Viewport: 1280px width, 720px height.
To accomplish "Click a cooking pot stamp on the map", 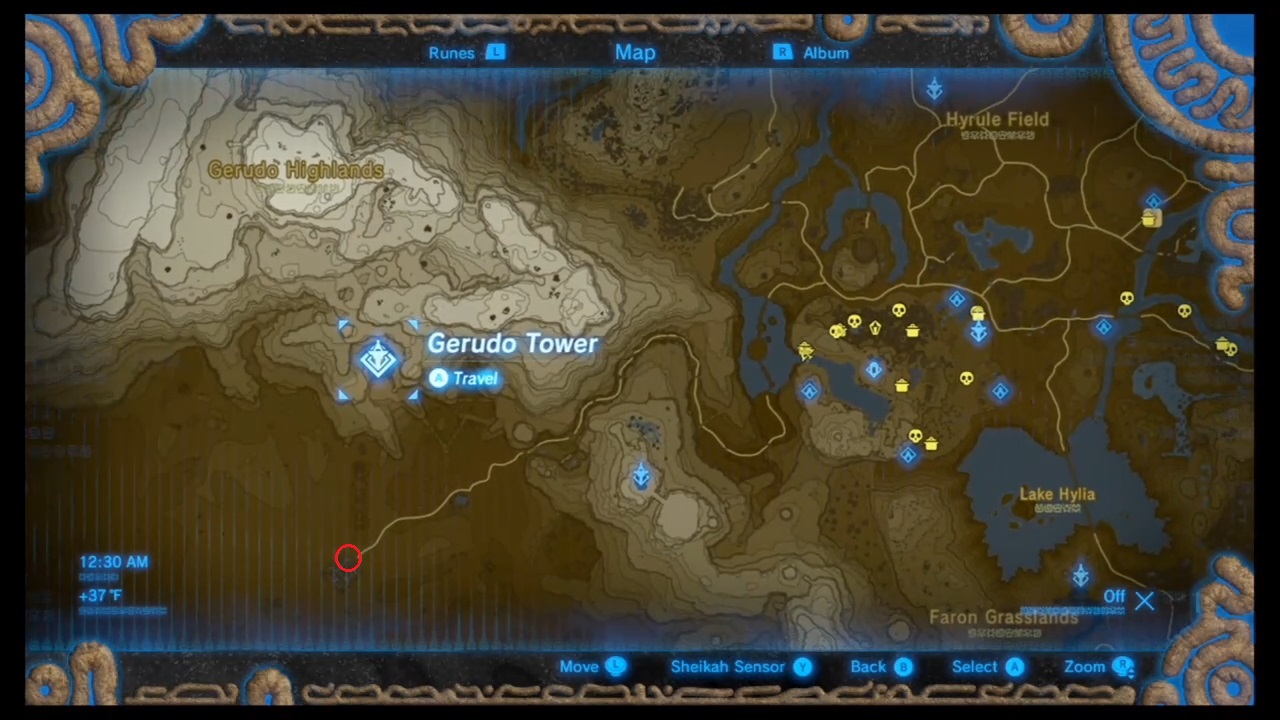I will [912, 331].
